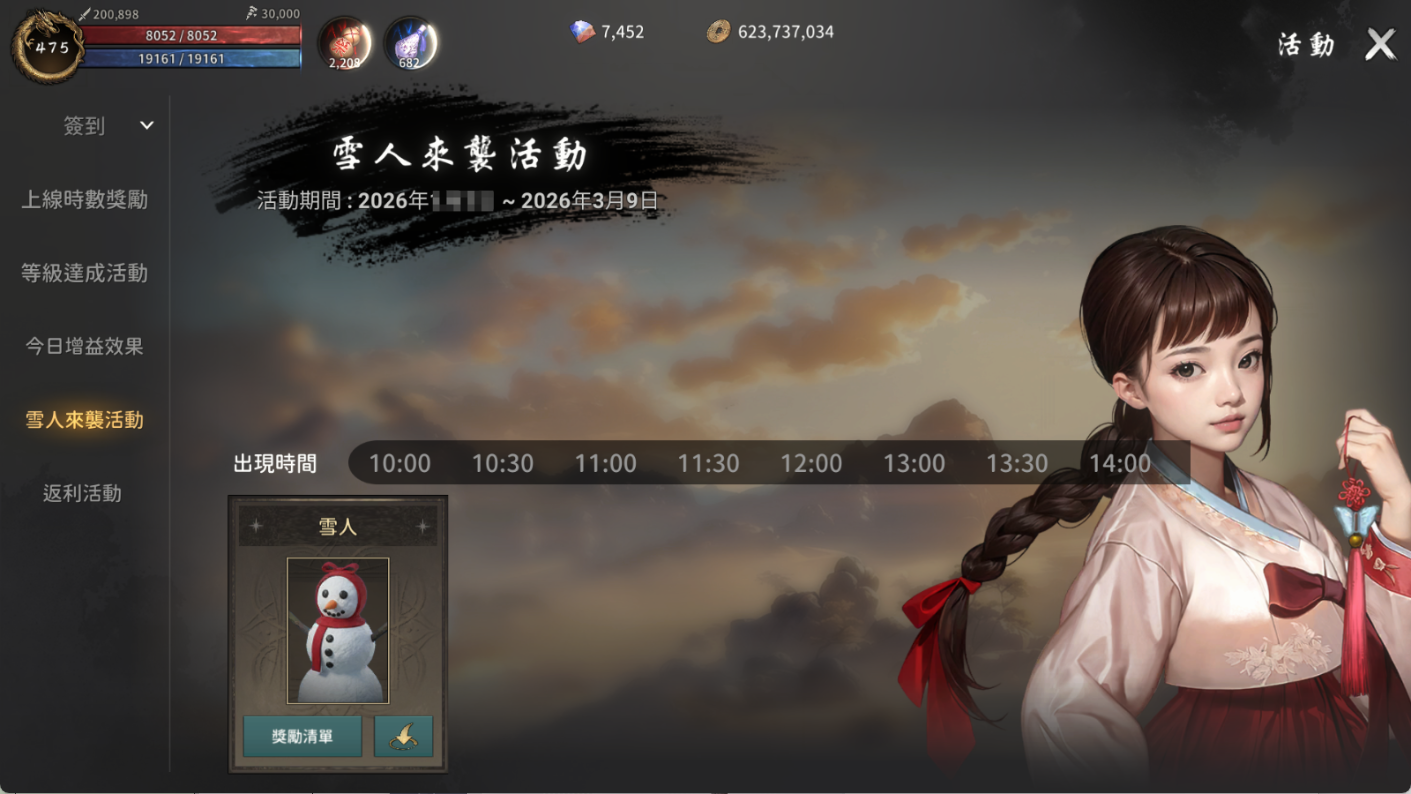
Task: Select 雪人來襲活動 in the sidebar
Action: pos(85,420)
